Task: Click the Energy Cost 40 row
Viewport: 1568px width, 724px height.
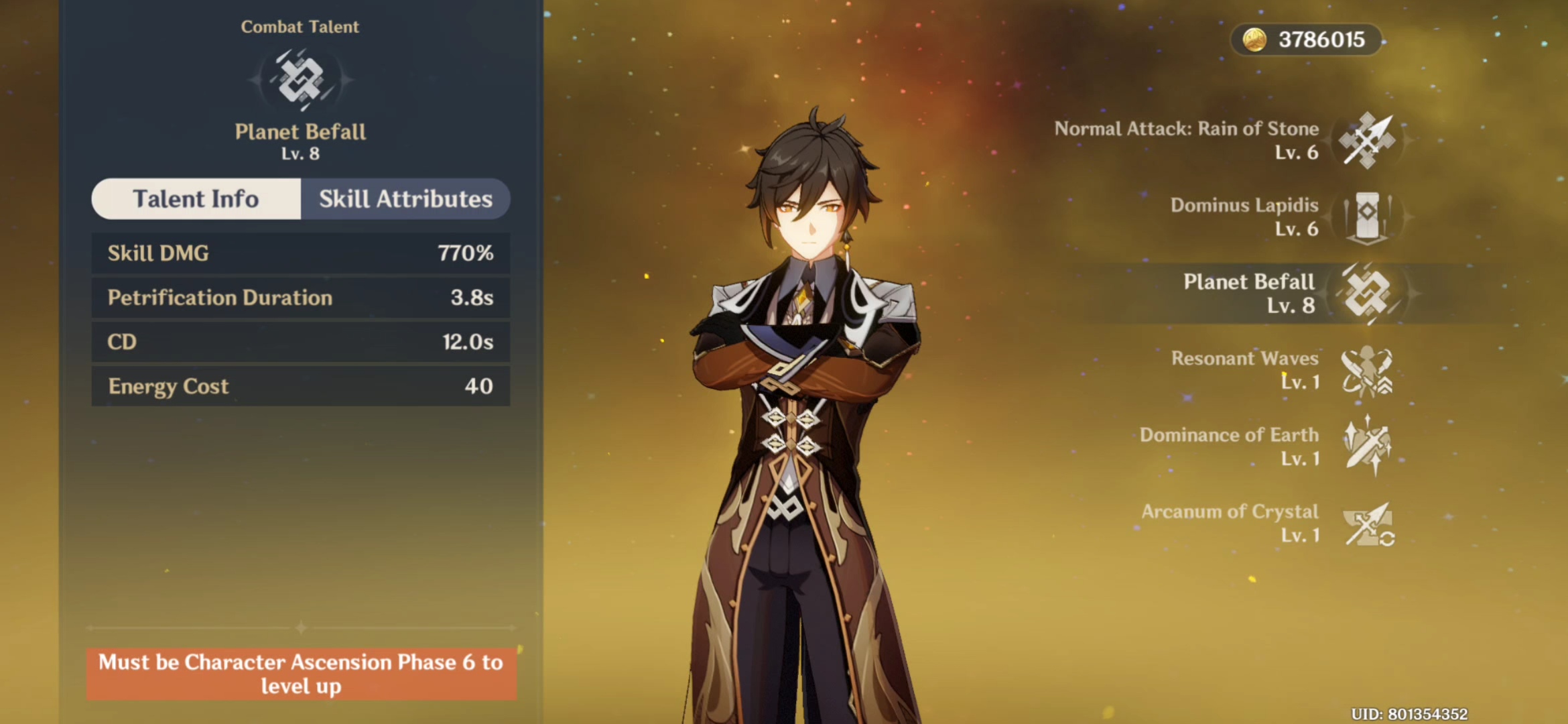Action: click(x=300, y=386)
